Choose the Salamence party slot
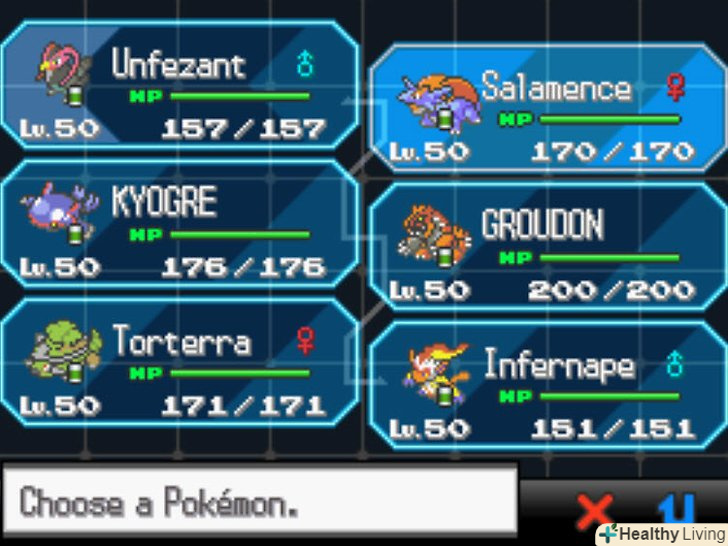Viewport: 728px width, 546px height. click(548, 108)
